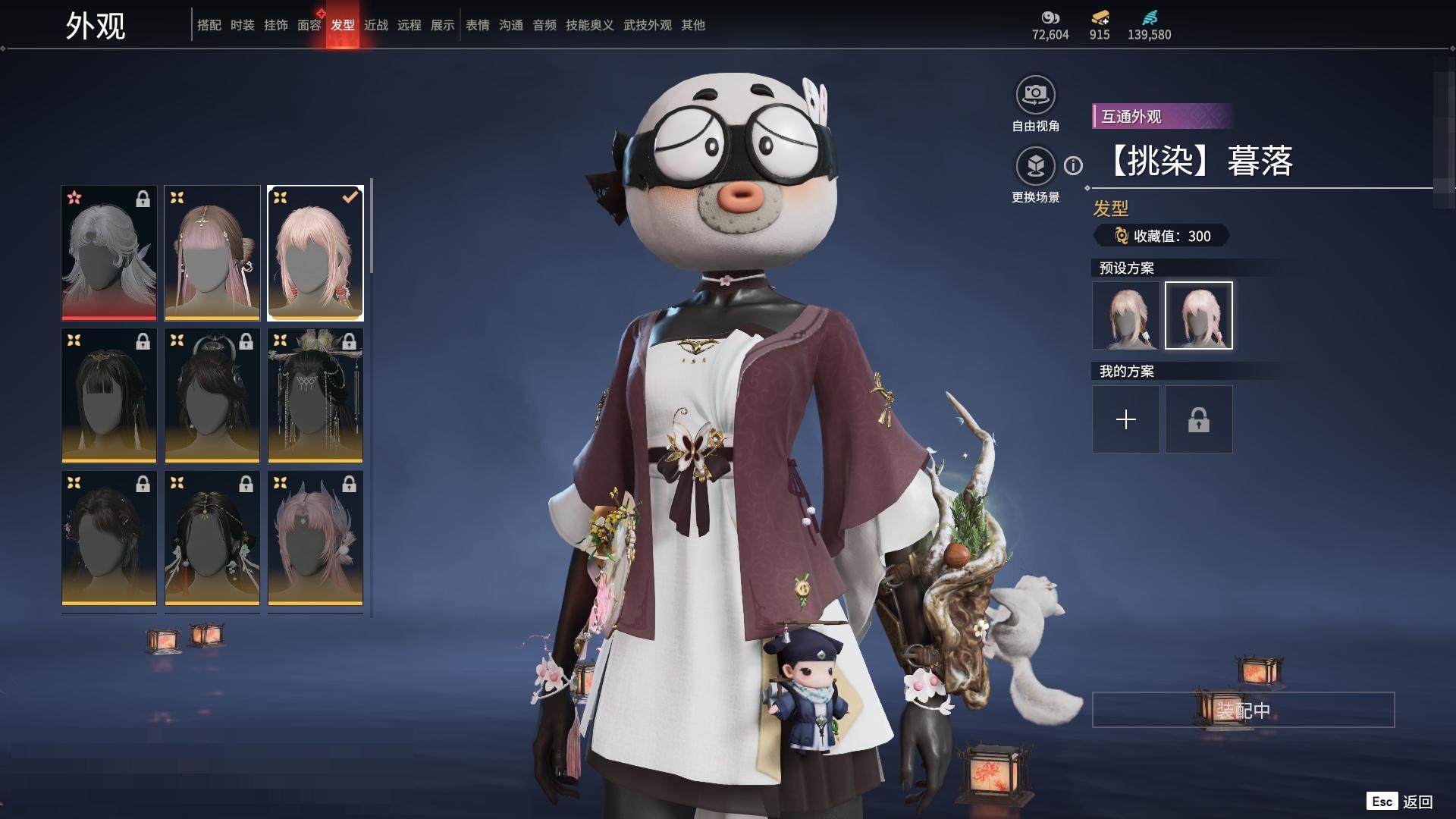Choose the first preset hair scheme
Image resolution: width=1456 pixels, height=819 pixels.
[1125, 315]
